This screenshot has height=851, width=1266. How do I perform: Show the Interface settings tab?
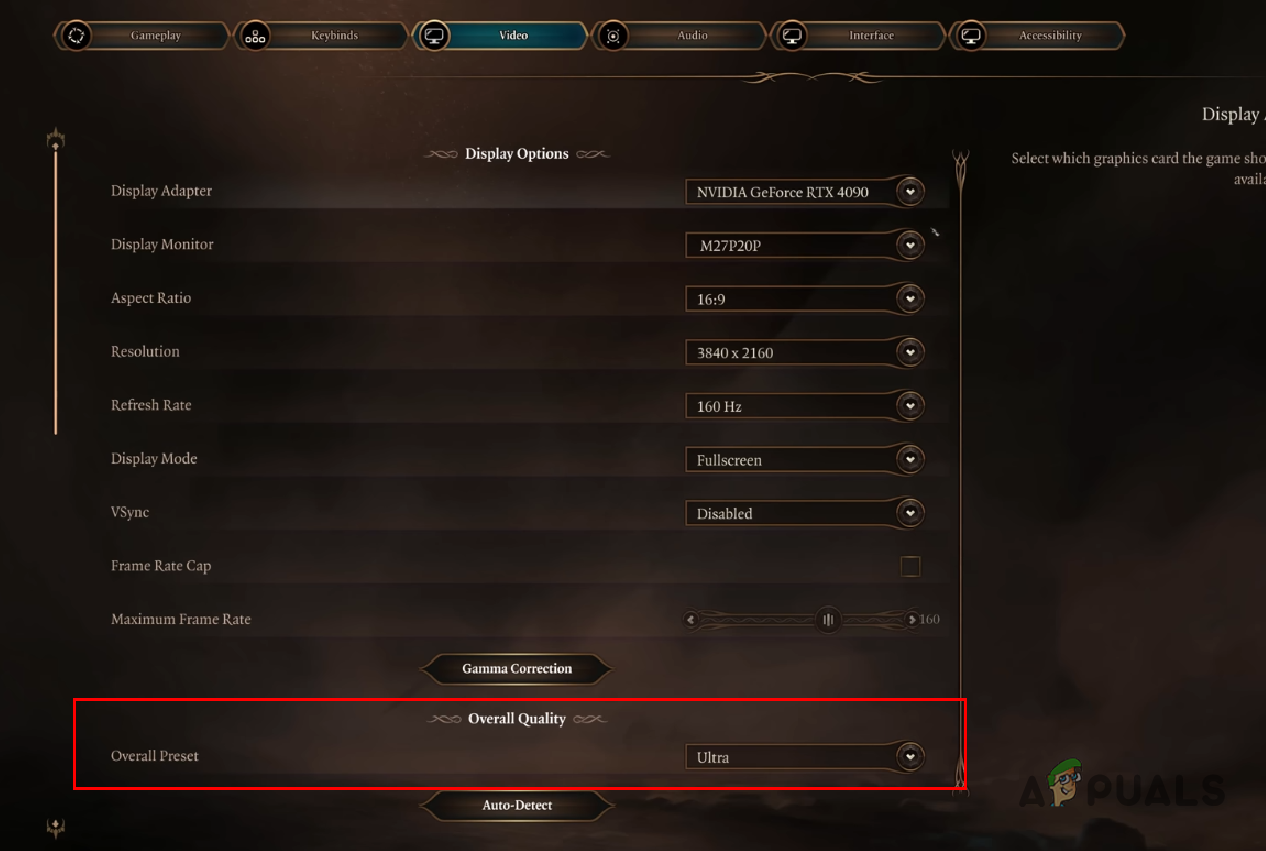871,36
